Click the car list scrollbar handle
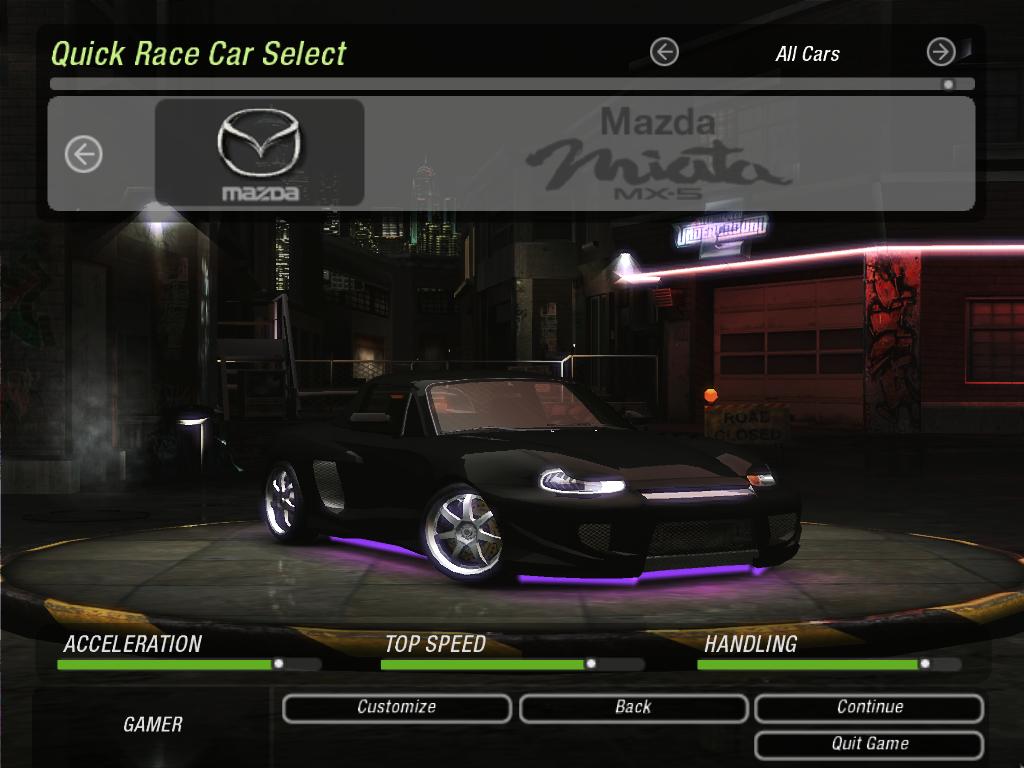 [948, 85]
